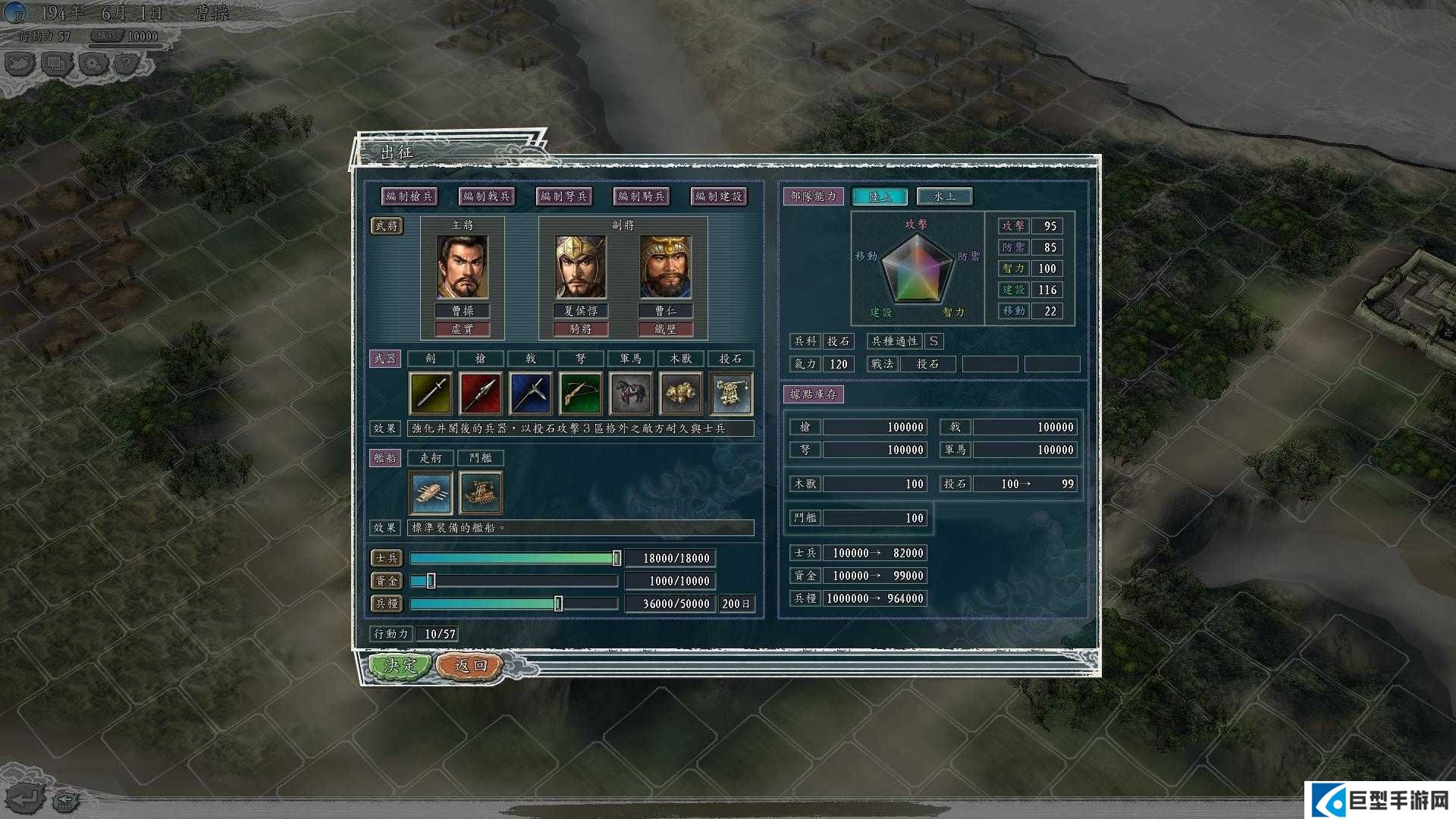The image size is (1456, 819).
Task: Select the 編制建設 construction formation button
Action: 718,196
